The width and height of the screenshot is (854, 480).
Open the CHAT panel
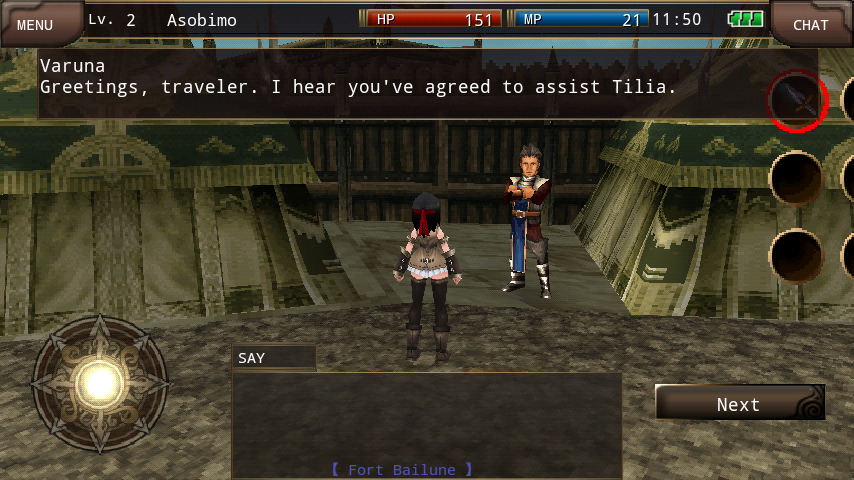[x=810, y=24]
